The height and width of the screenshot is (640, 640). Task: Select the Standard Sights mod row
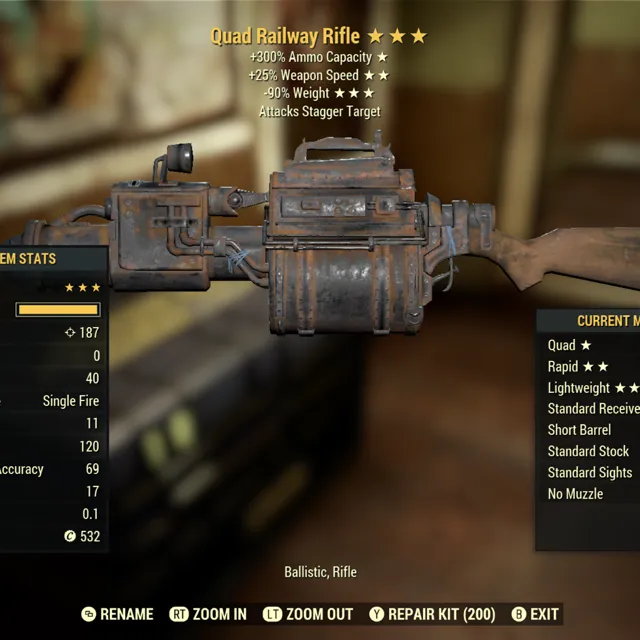(590, 472)
